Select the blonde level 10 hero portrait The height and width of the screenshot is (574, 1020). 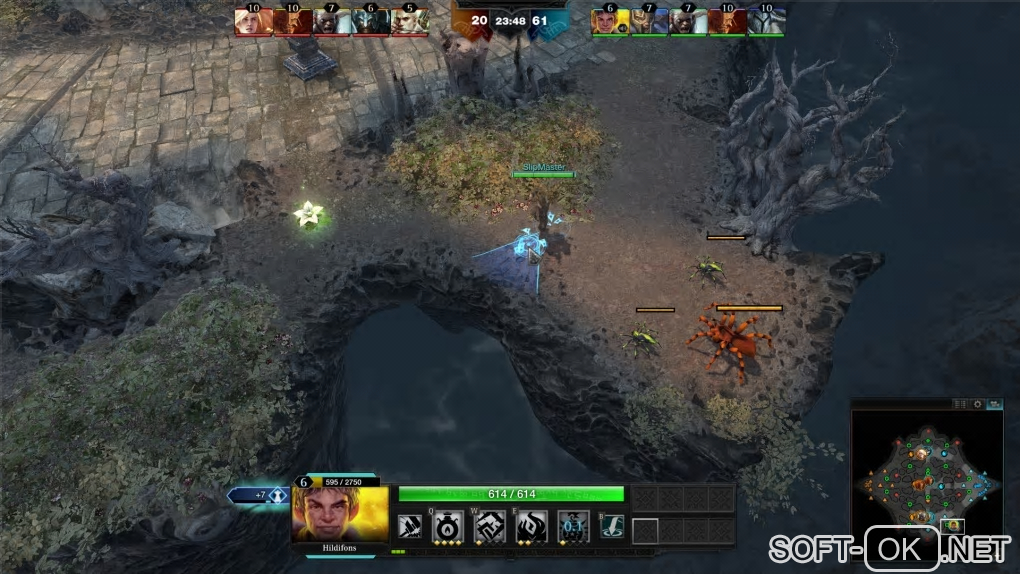point(253,21)
